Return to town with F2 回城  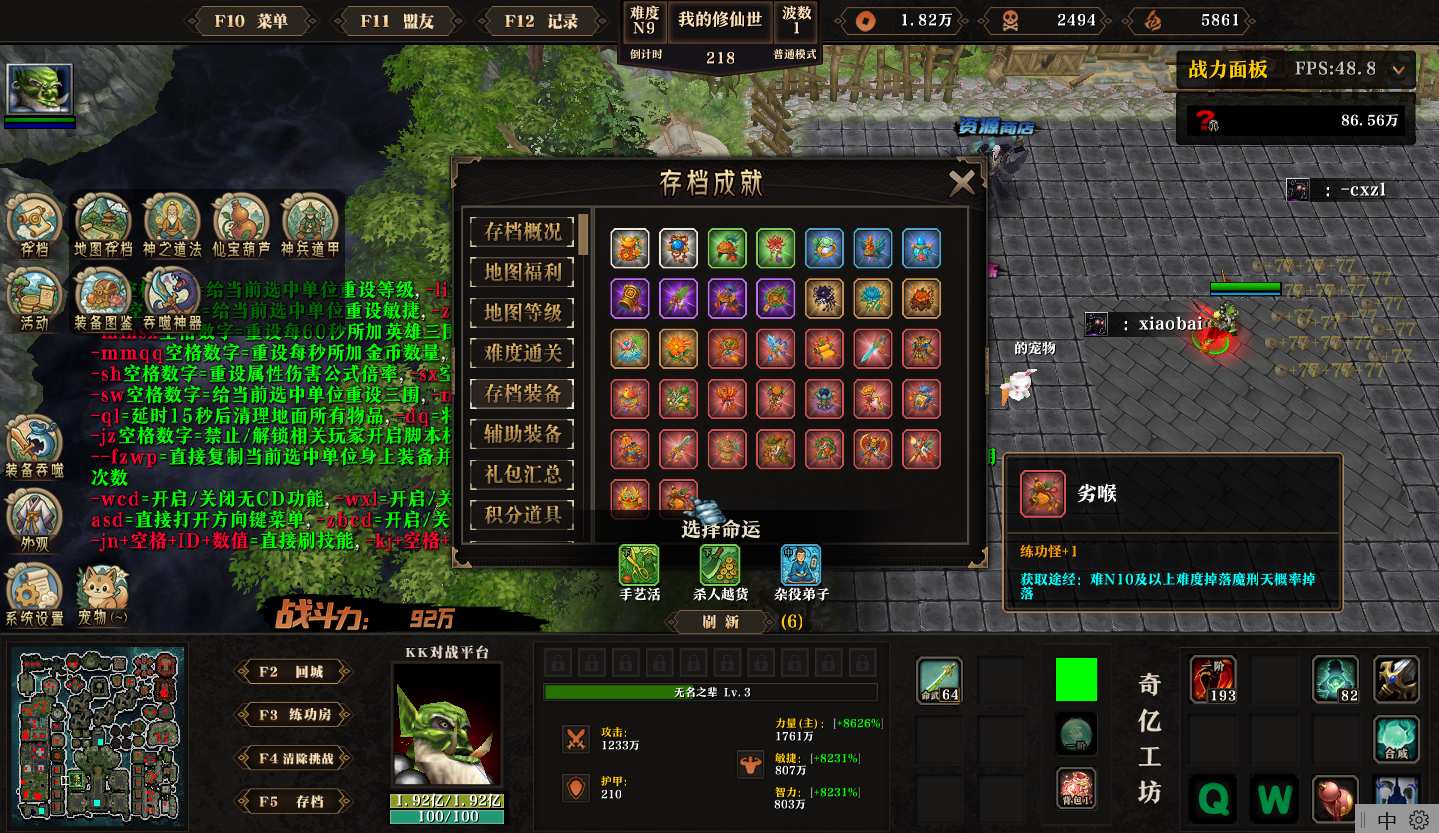point(294,672)
